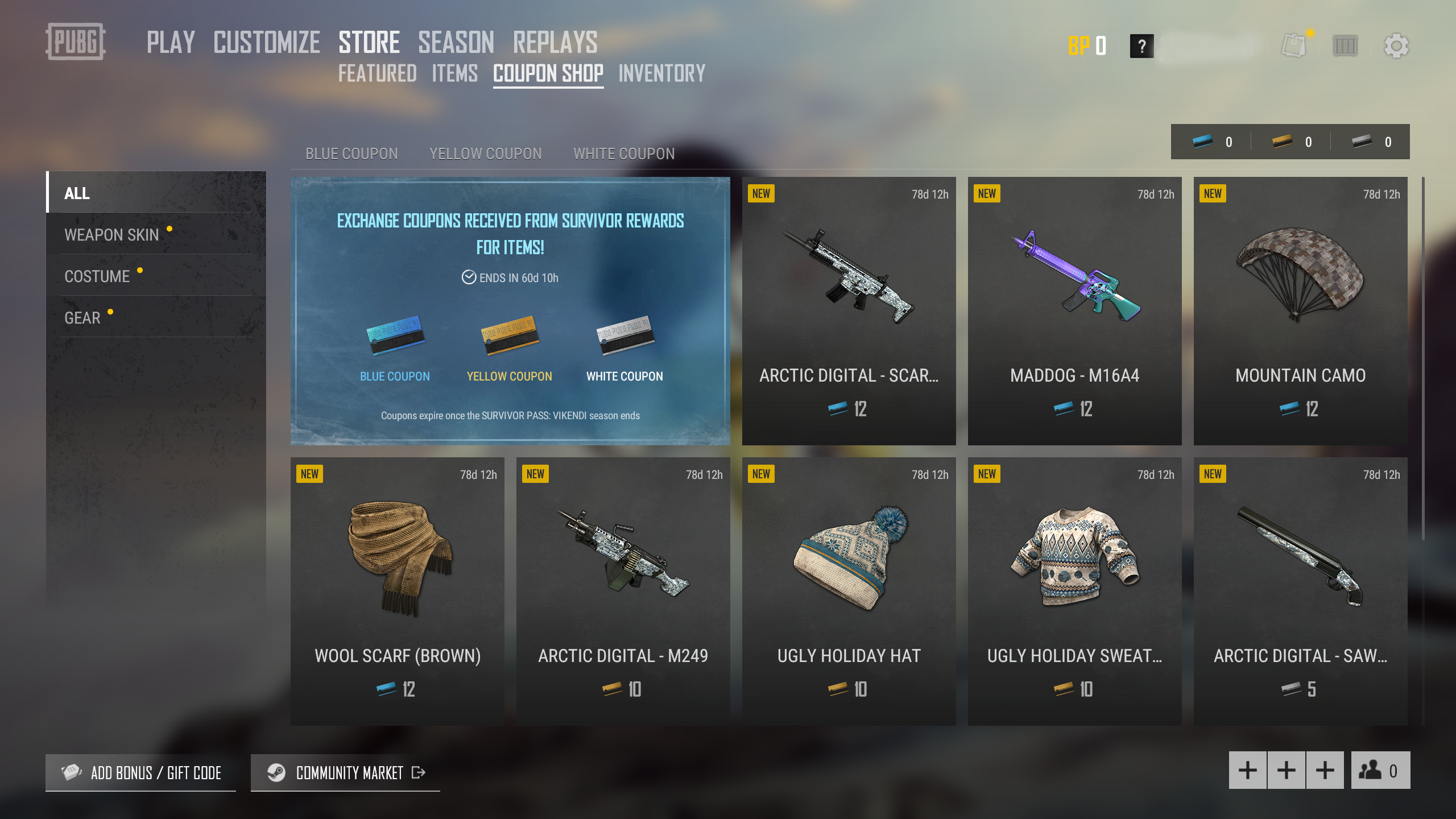
Task: Open the settings gear icon
Action: click(1396, 45)
